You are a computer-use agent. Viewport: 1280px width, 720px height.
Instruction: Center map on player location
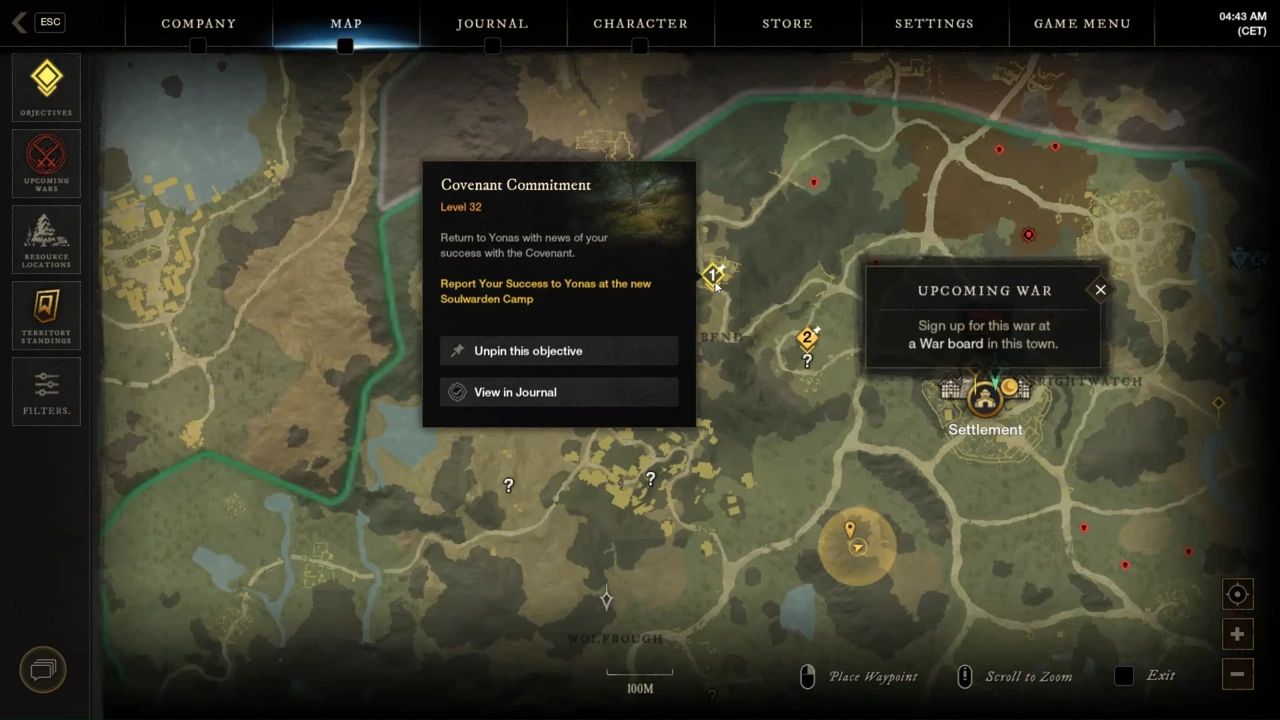1237,594
